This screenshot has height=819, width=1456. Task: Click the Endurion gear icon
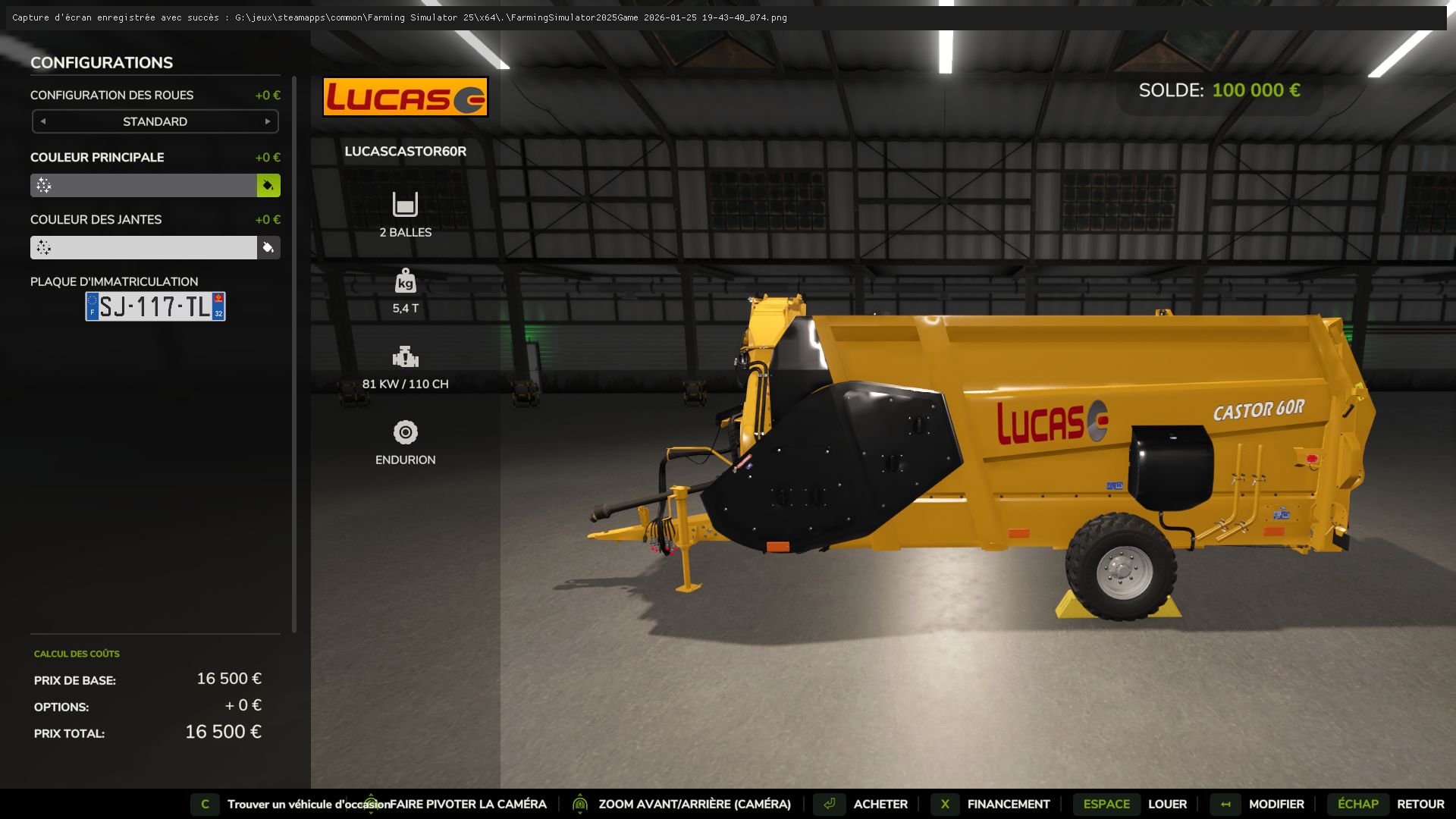pos(406,432)
